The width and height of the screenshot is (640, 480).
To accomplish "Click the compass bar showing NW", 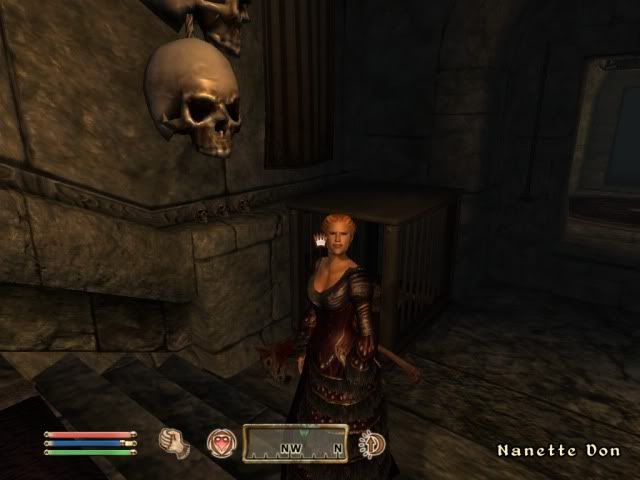I will pos(297,444).
